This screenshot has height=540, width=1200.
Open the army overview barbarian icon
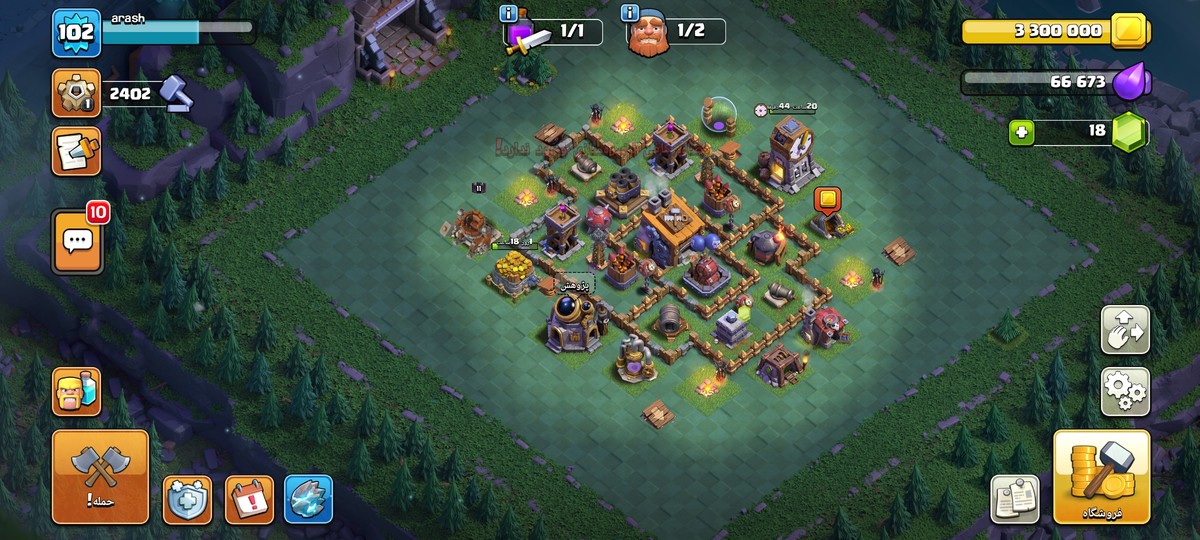[x=77, y=390]
